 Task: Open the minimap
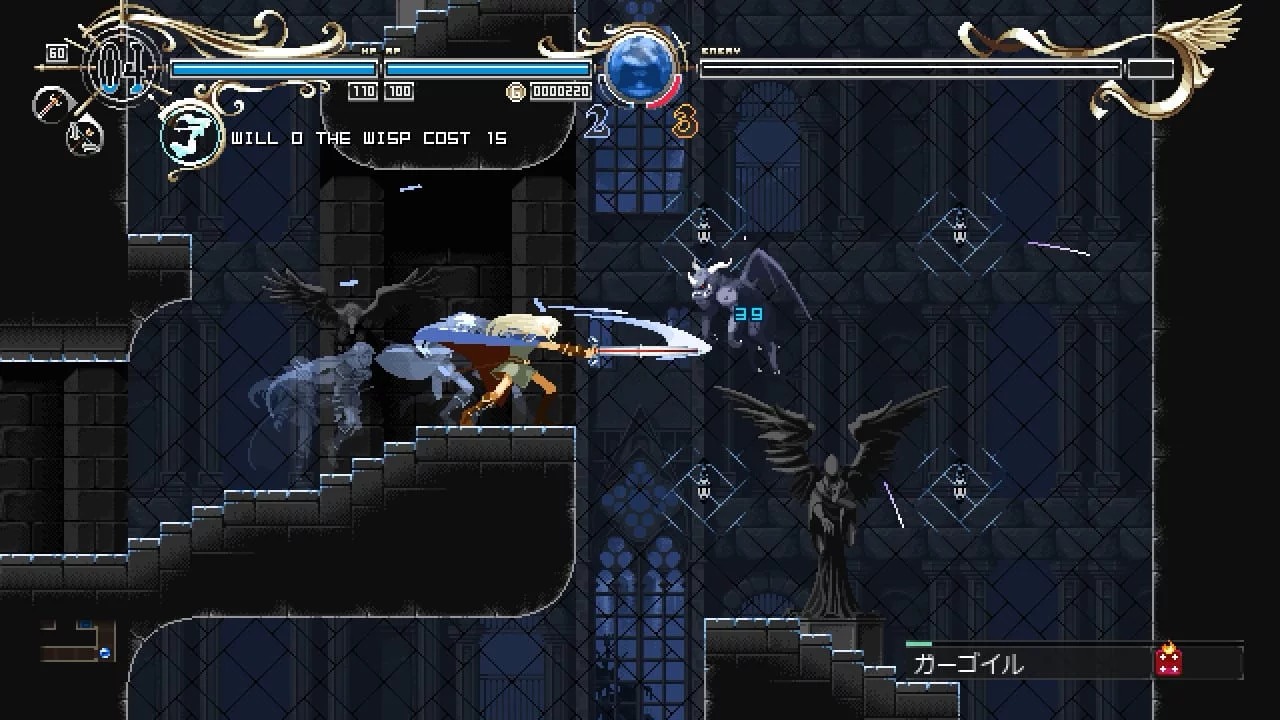tap(78, 642)
